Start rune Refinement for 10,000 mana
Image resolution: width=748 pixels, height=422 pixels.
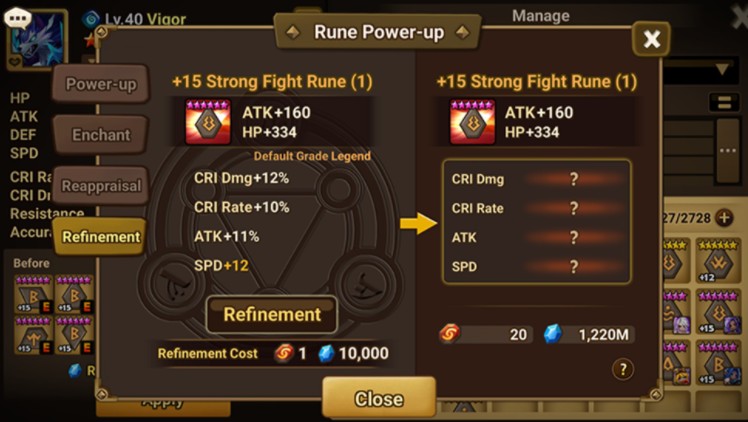click(272, 314)
